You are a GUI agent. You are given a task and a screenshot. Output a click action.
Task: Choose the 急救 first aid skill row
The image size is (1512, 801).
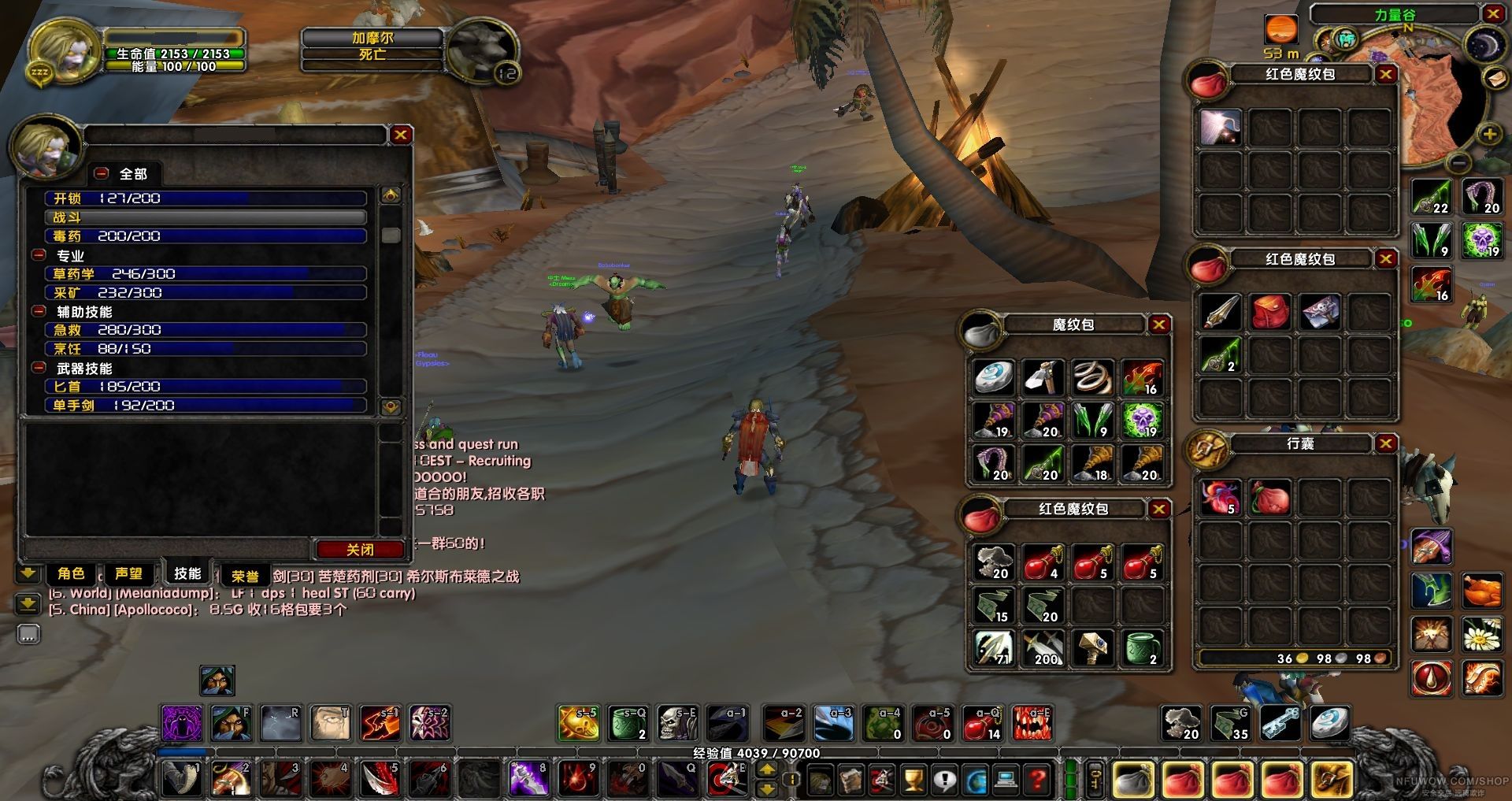point(206,330)
